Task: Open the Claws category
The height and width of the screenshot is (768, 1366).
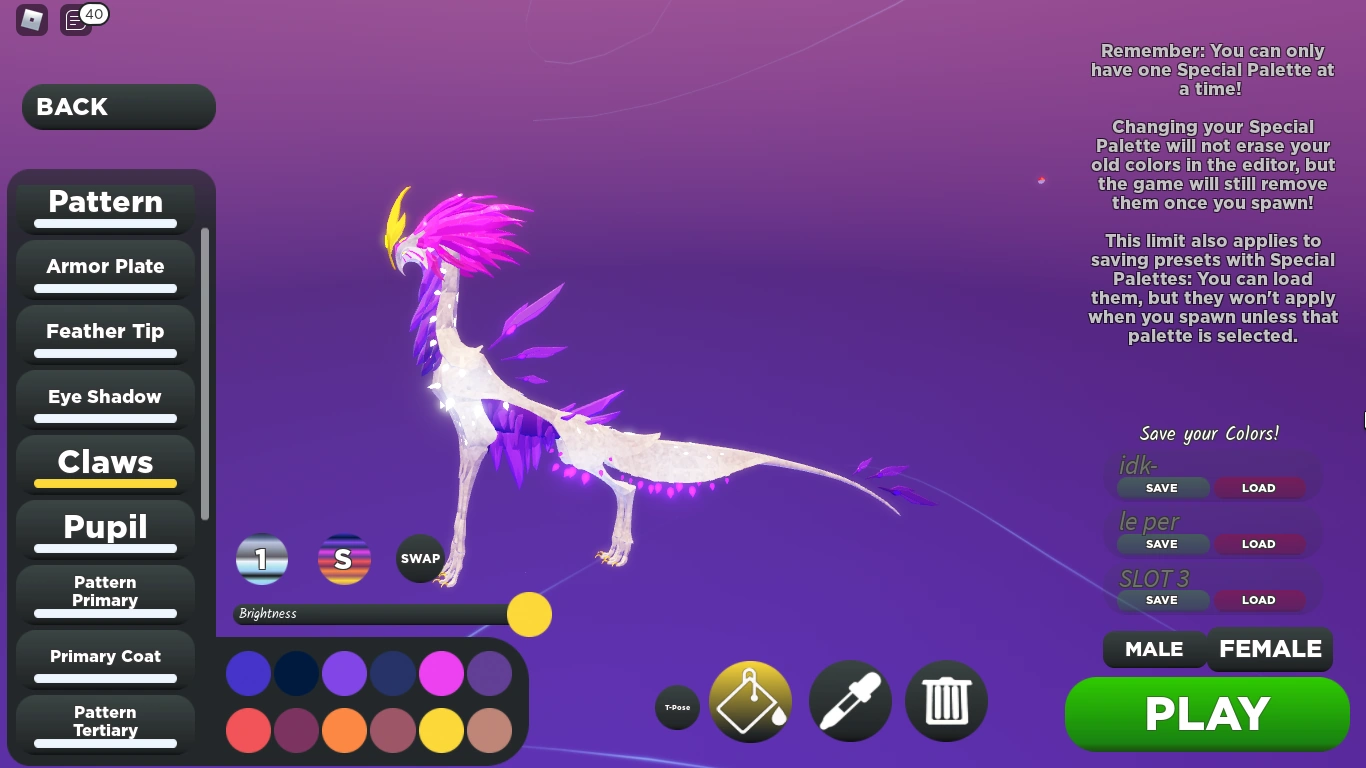Action: 104,463
